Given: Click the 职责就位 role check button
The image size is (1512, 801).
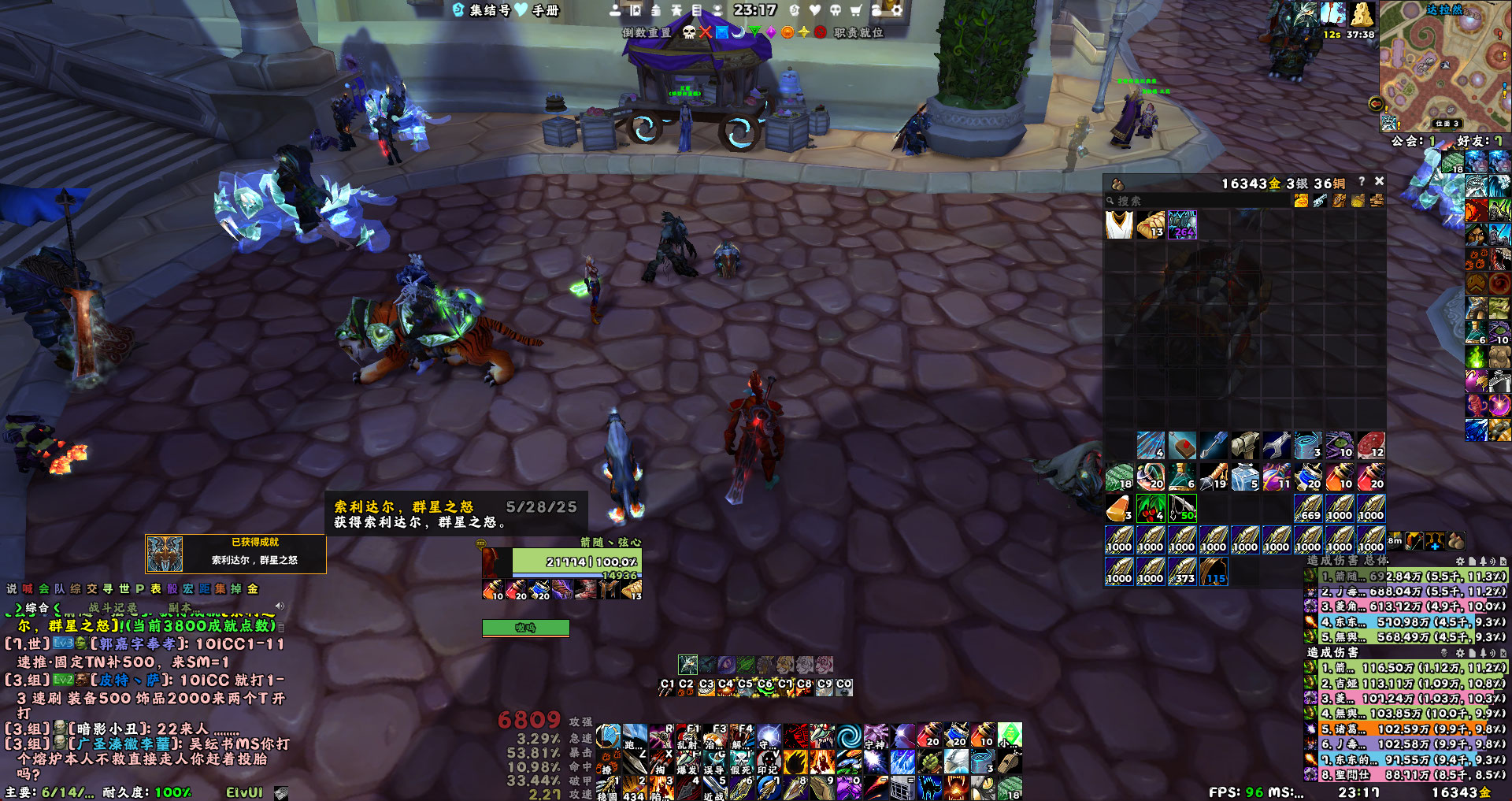Looking at the screenshot, I should click(x=858, y=32).
